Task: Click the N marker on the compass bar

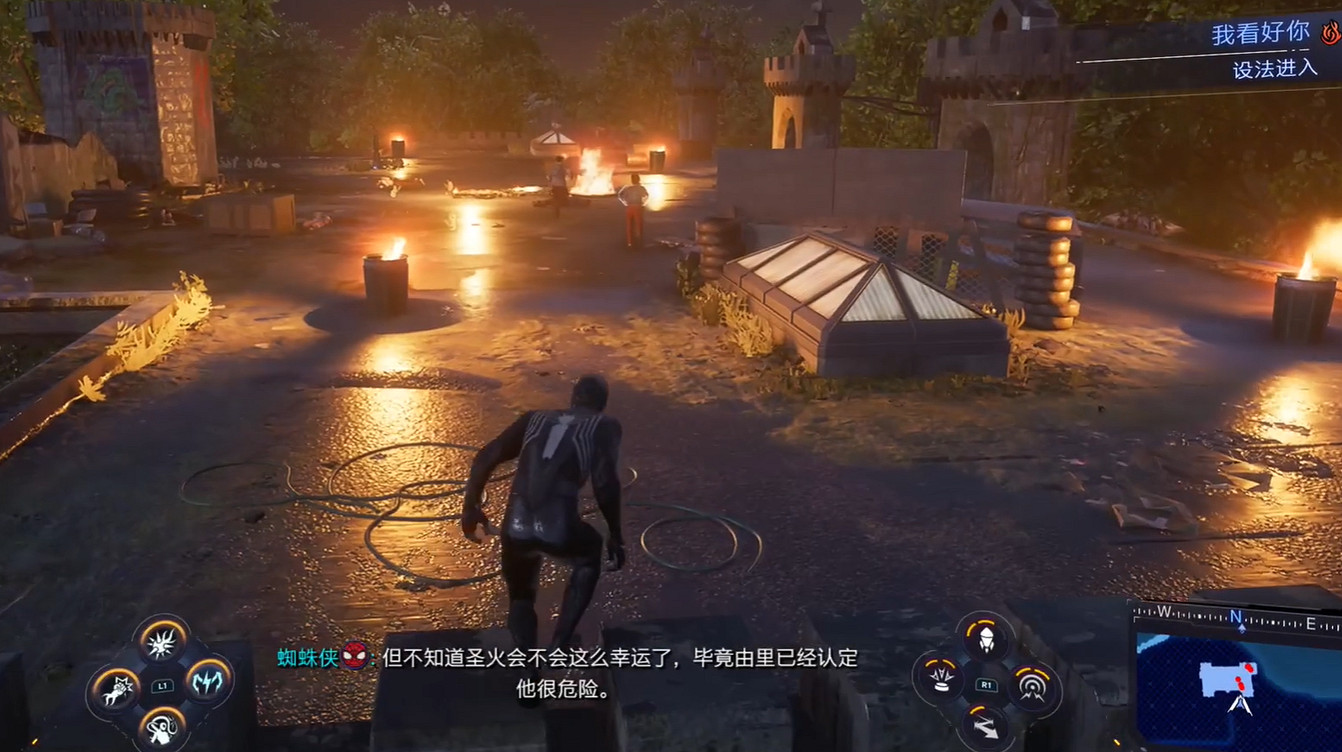Action: (1235, 615)
